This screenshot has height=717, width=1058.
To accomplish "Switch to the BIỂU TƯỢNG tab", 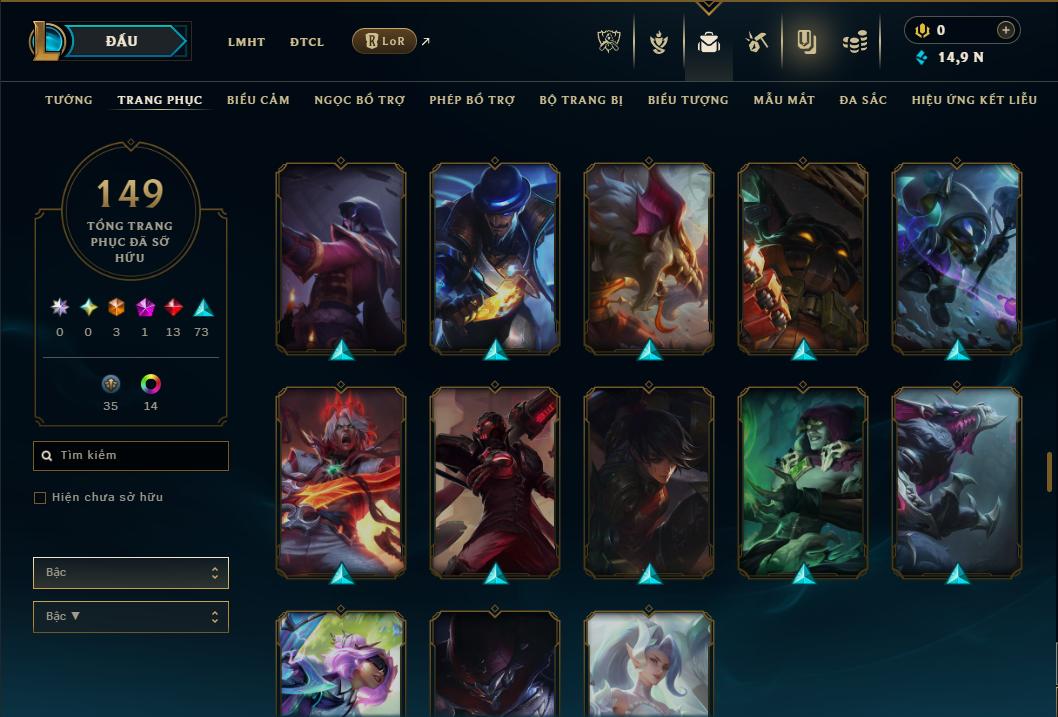I will 688,100.
